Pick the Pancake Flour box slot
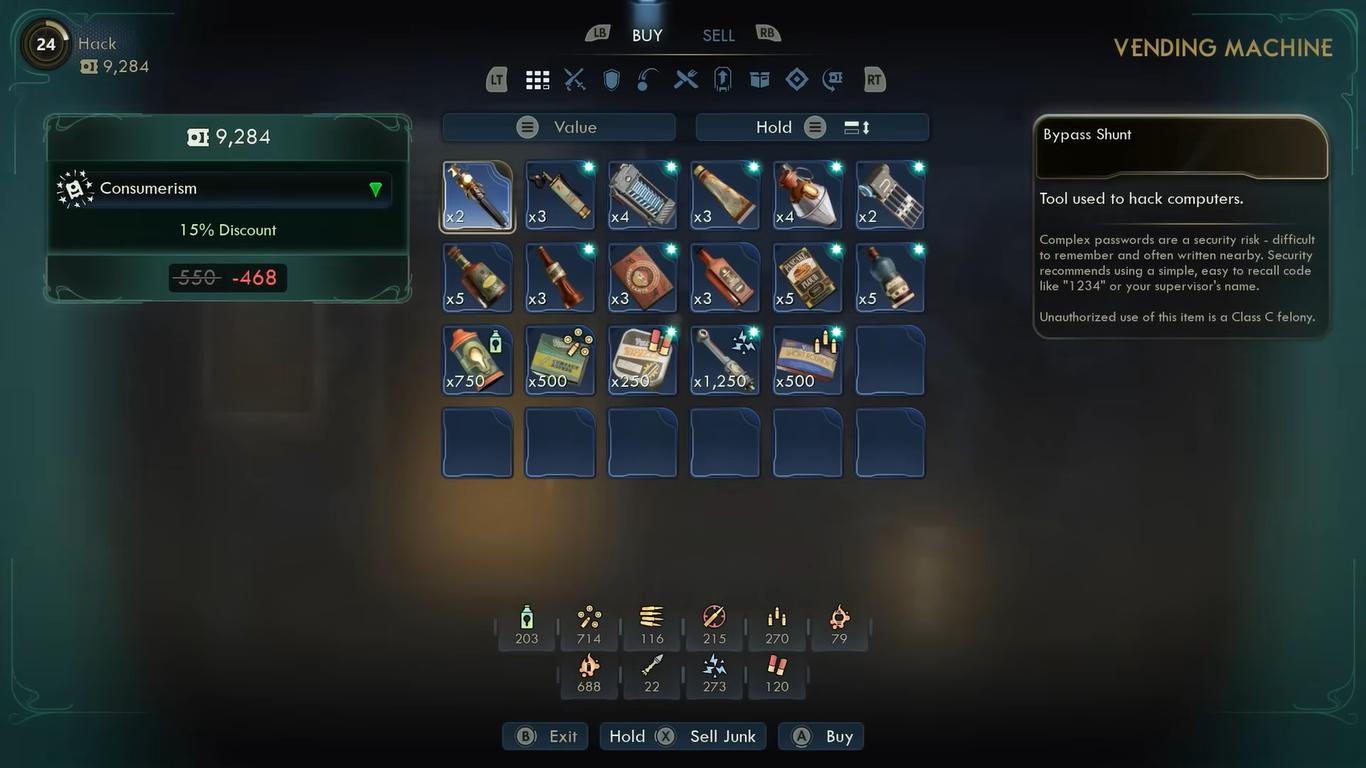This screenshot has height=768, width=1366. [807, 278]
